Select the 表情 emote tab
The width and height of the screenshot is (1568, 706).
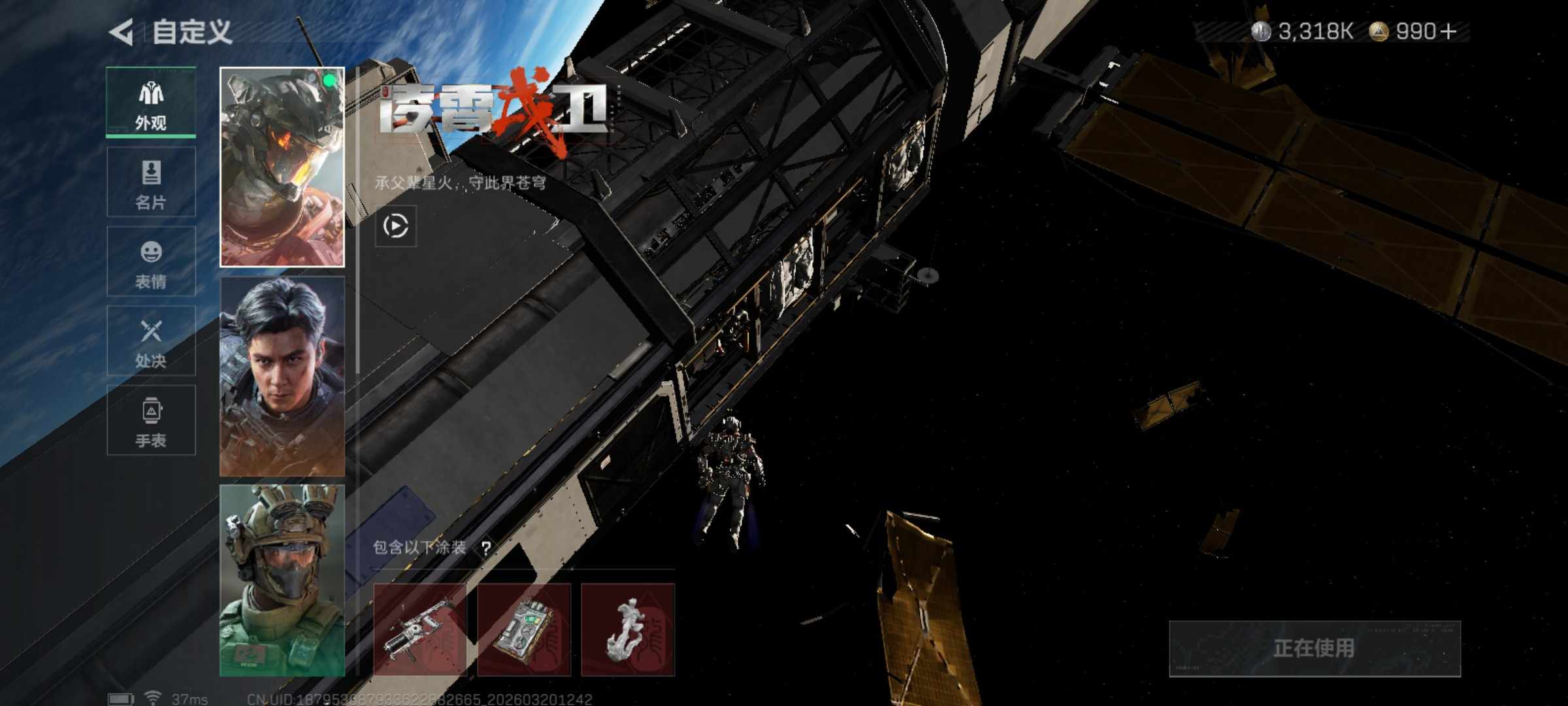pyautogui.click(x=151, y=262)
